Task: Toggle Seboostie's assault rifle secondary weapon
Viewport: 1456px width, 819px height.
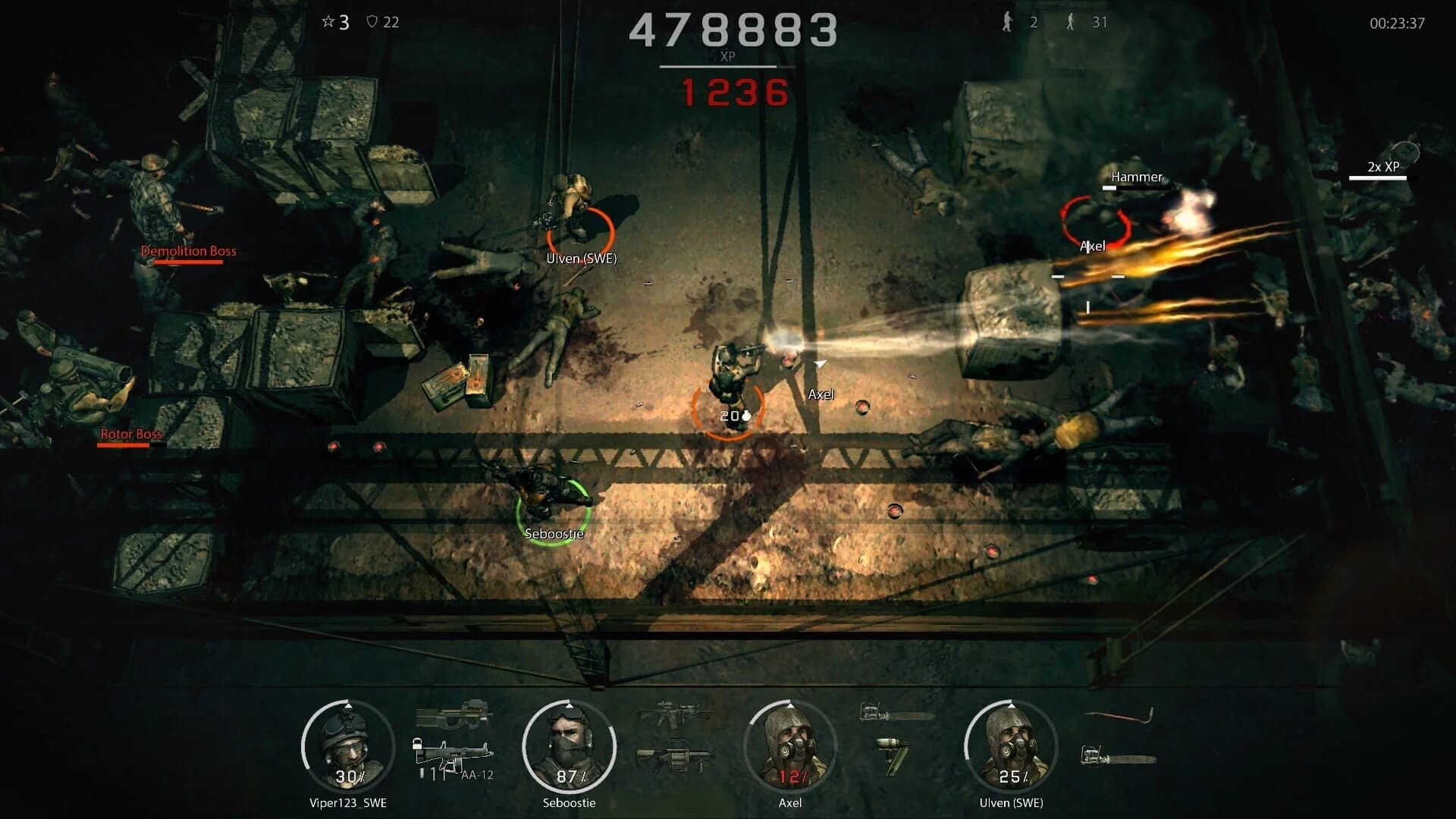Action: (x=675, y=711)
